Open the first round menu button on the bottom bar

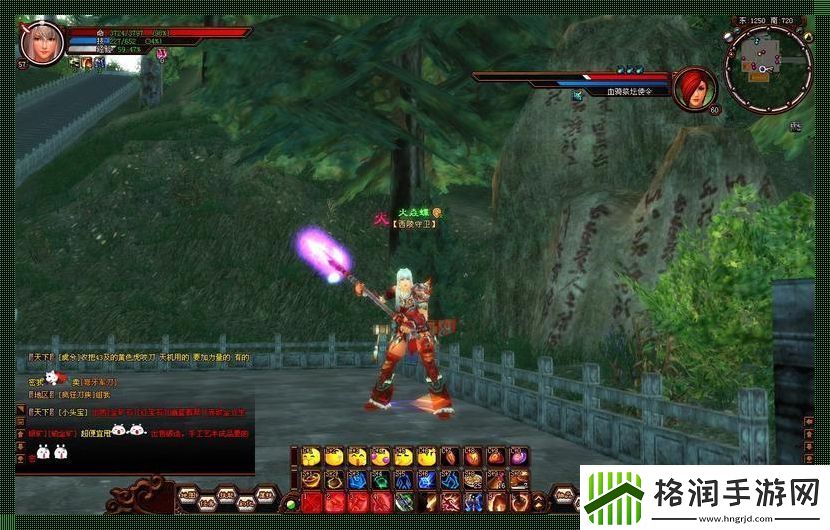coord(188,496)
